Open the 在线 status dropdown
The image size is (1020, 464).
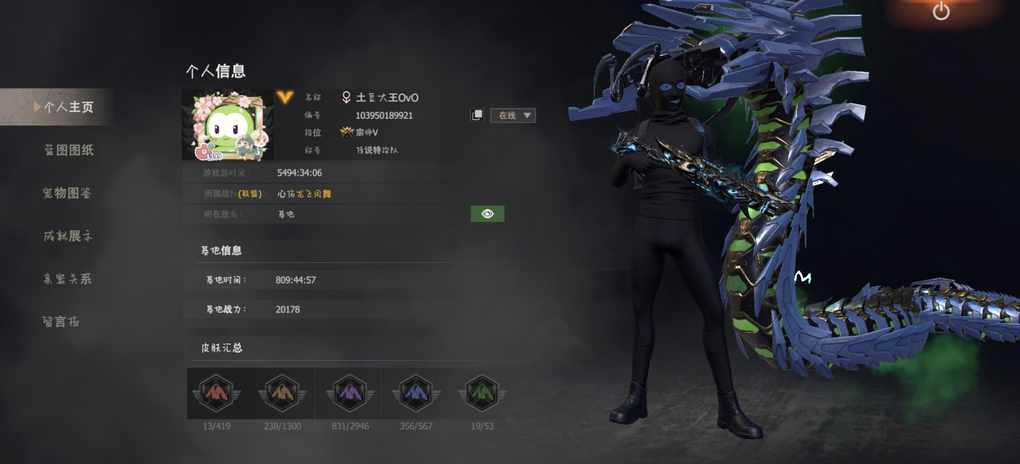point(514,115)
